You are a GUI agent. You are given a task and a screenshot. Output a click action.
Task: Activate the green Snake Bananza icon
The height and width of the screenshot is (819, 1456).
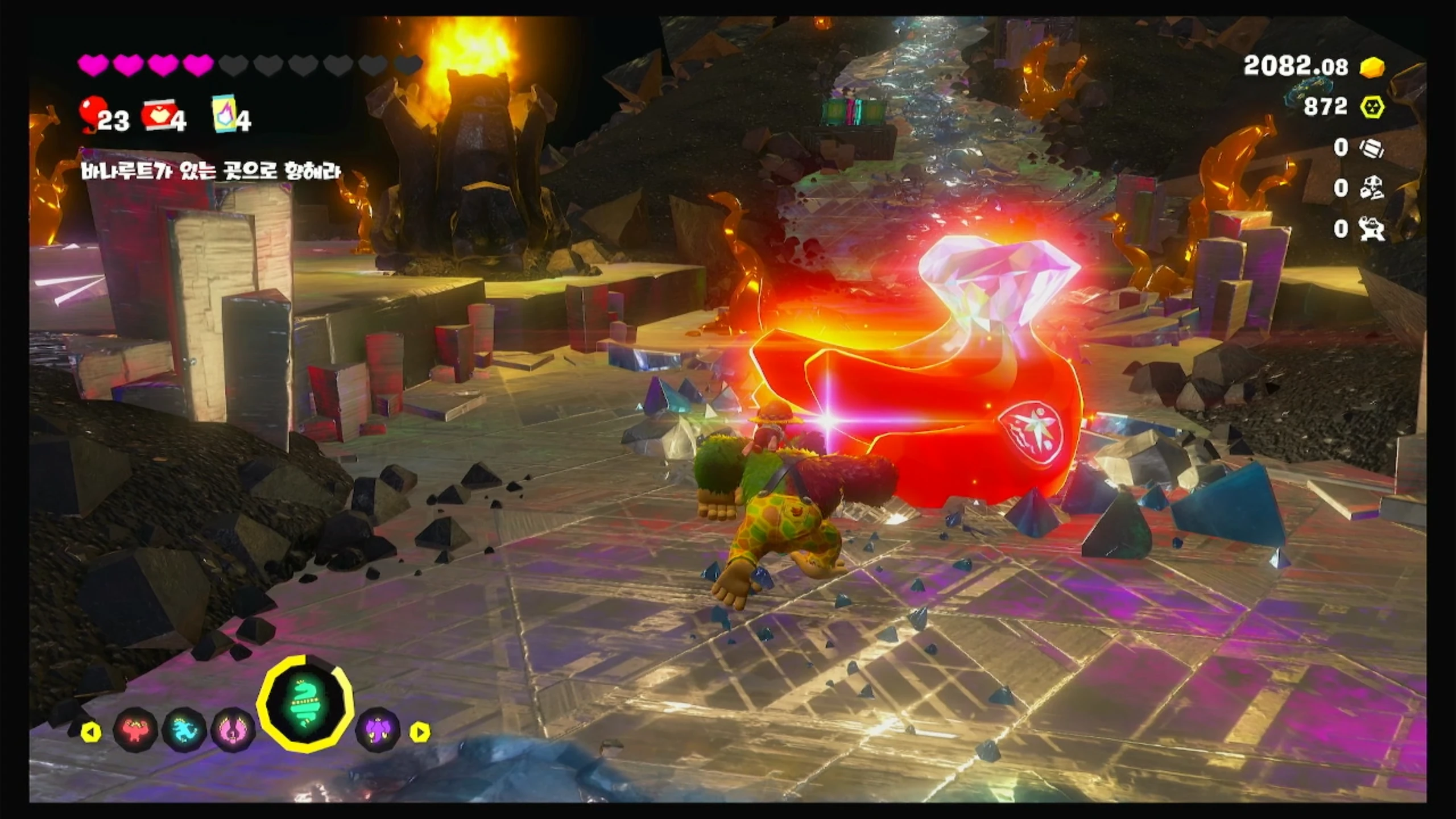pos(304,704)
